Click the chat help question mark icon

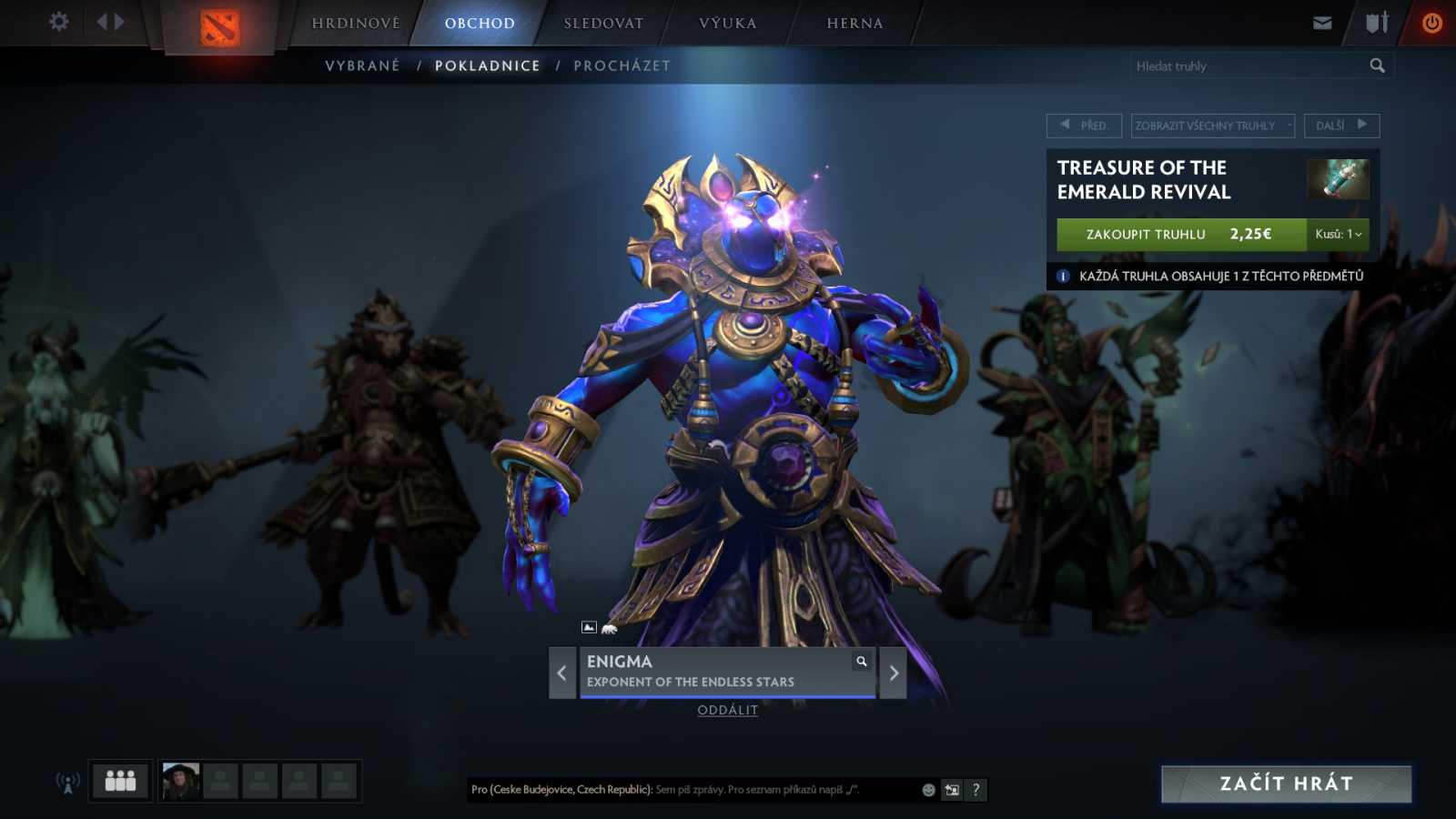(x=976, y=790)
